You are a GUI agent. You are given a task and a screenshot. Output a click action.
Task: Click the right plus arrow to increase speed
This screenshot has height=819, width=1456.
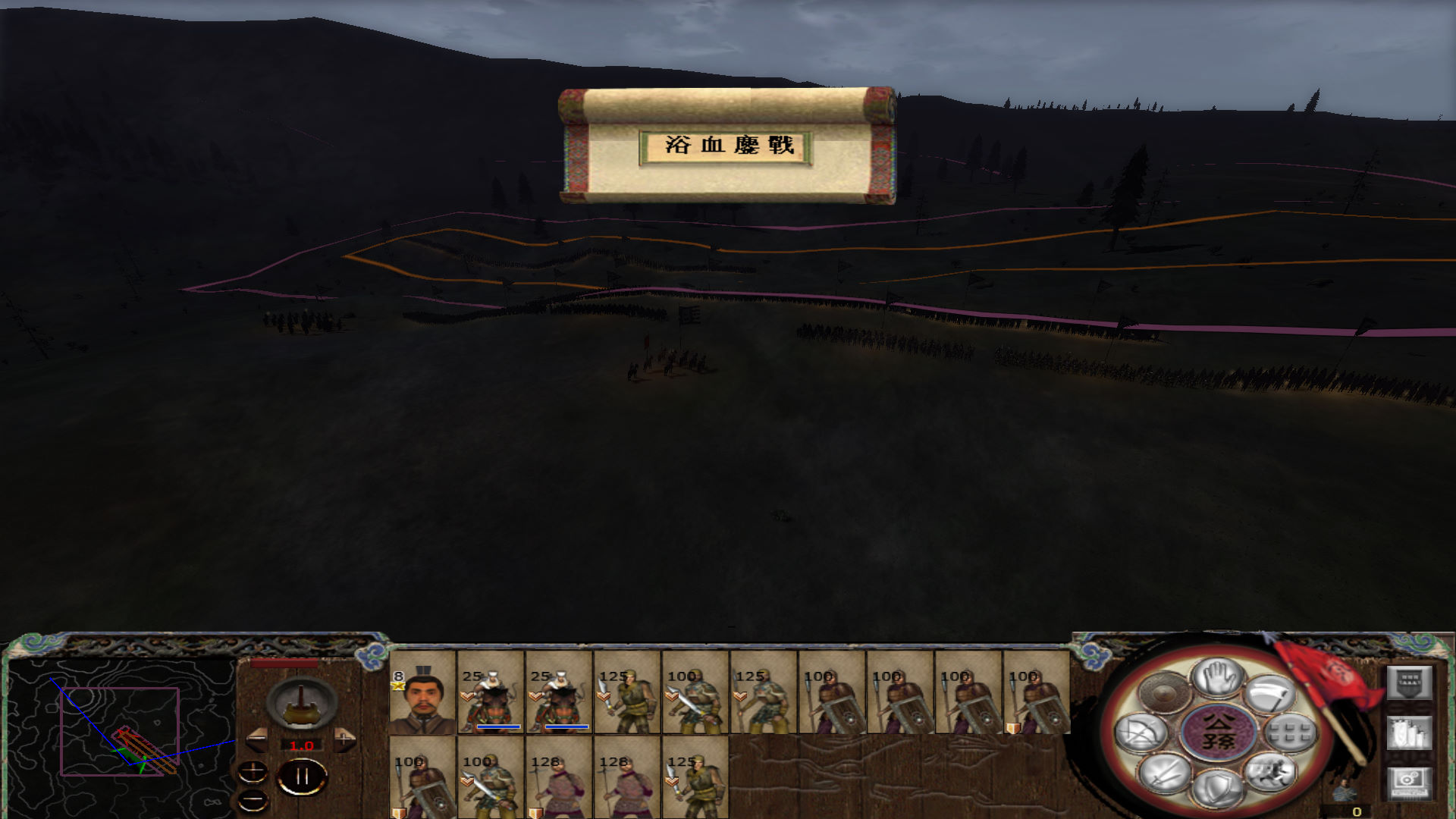344,738
